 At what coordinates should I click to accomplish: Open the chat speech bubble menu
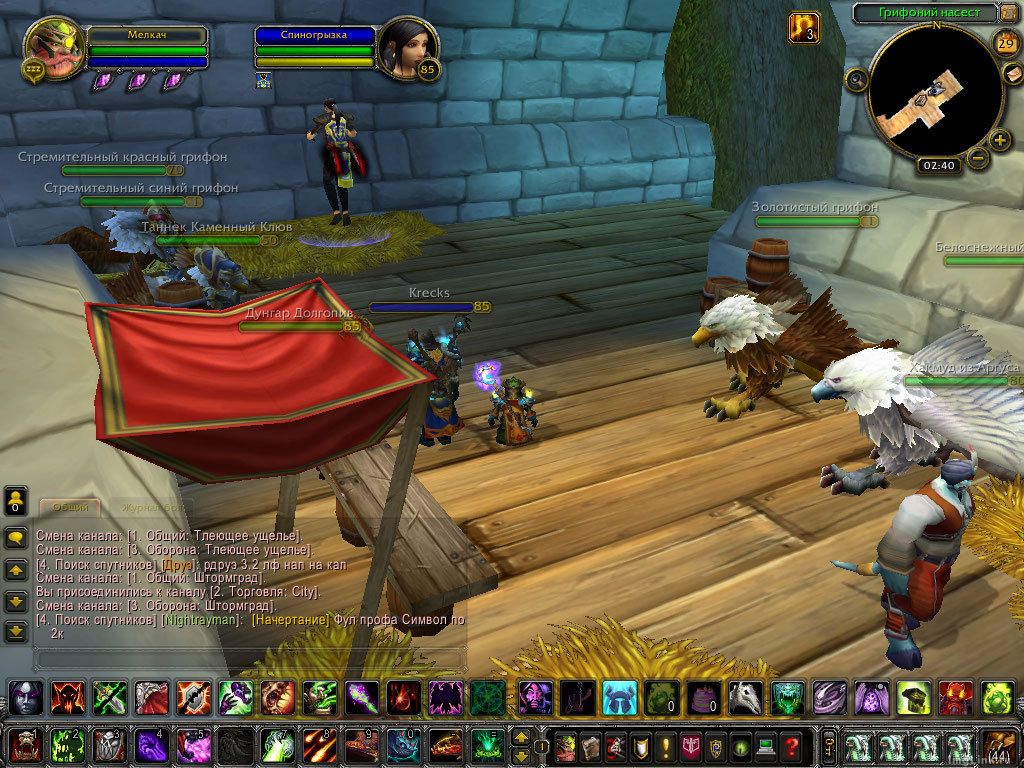16,537
